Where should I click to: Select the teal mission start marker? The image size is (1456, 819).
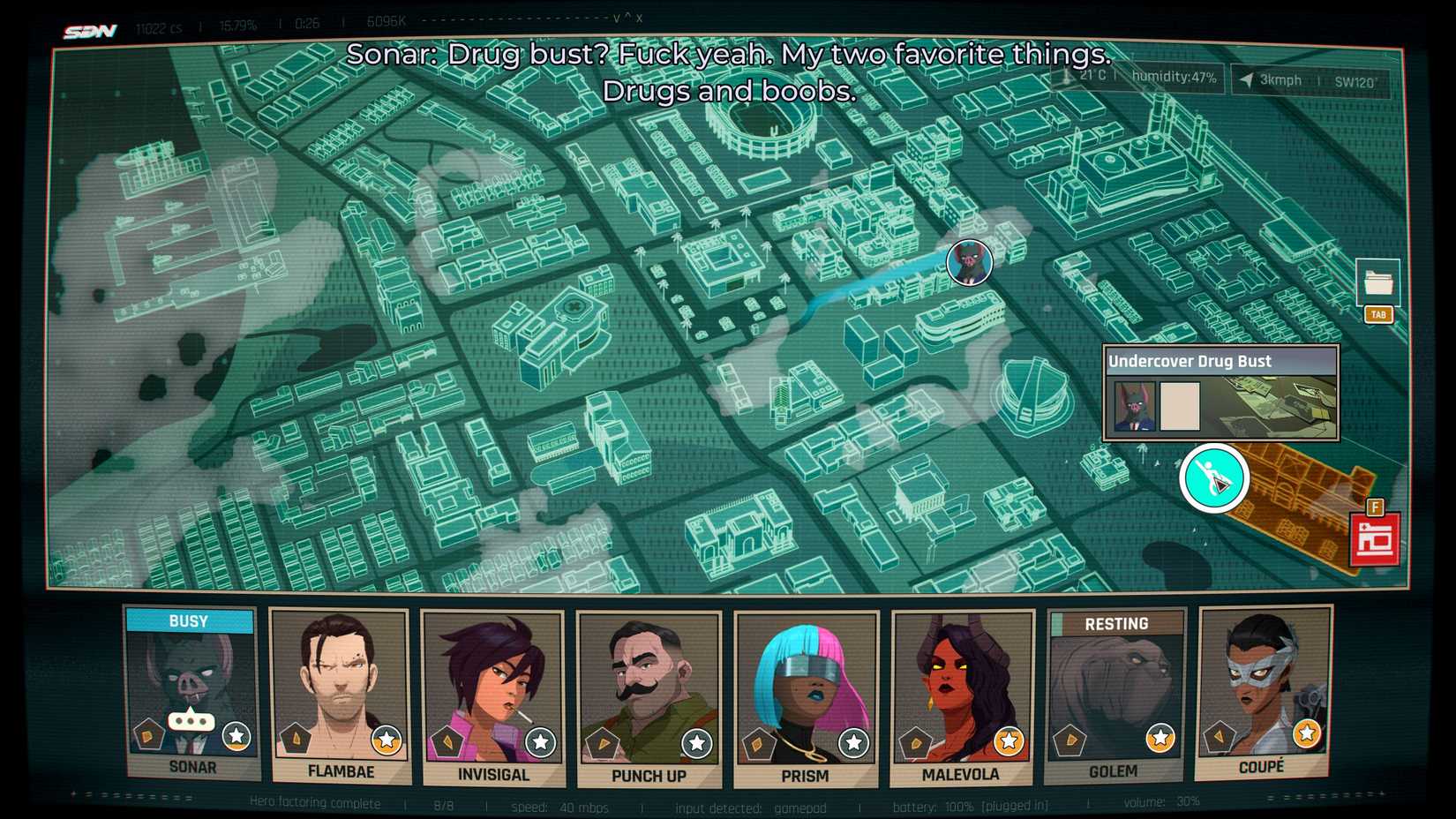[1215, 477]
